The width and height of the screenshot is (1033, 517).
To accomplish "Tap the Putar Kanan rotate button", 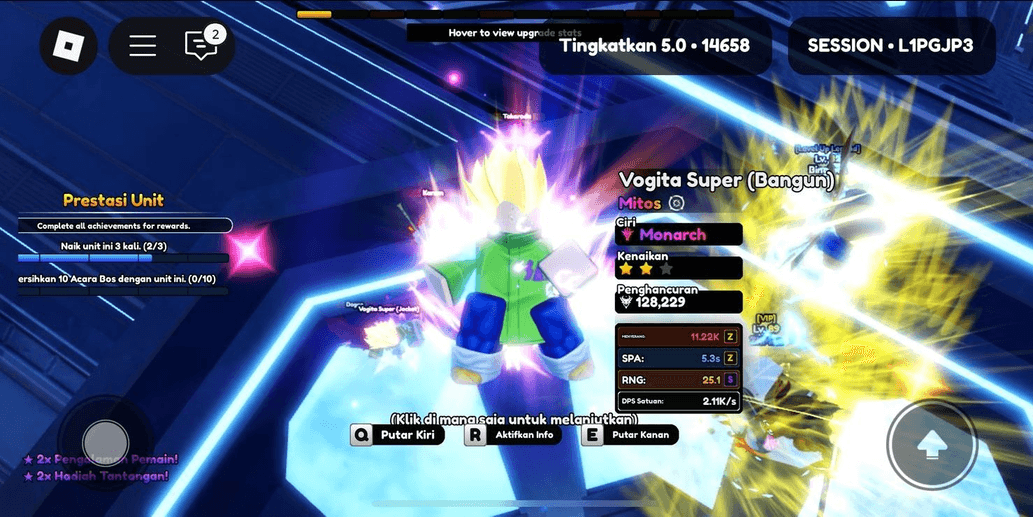I will point(630,435).
